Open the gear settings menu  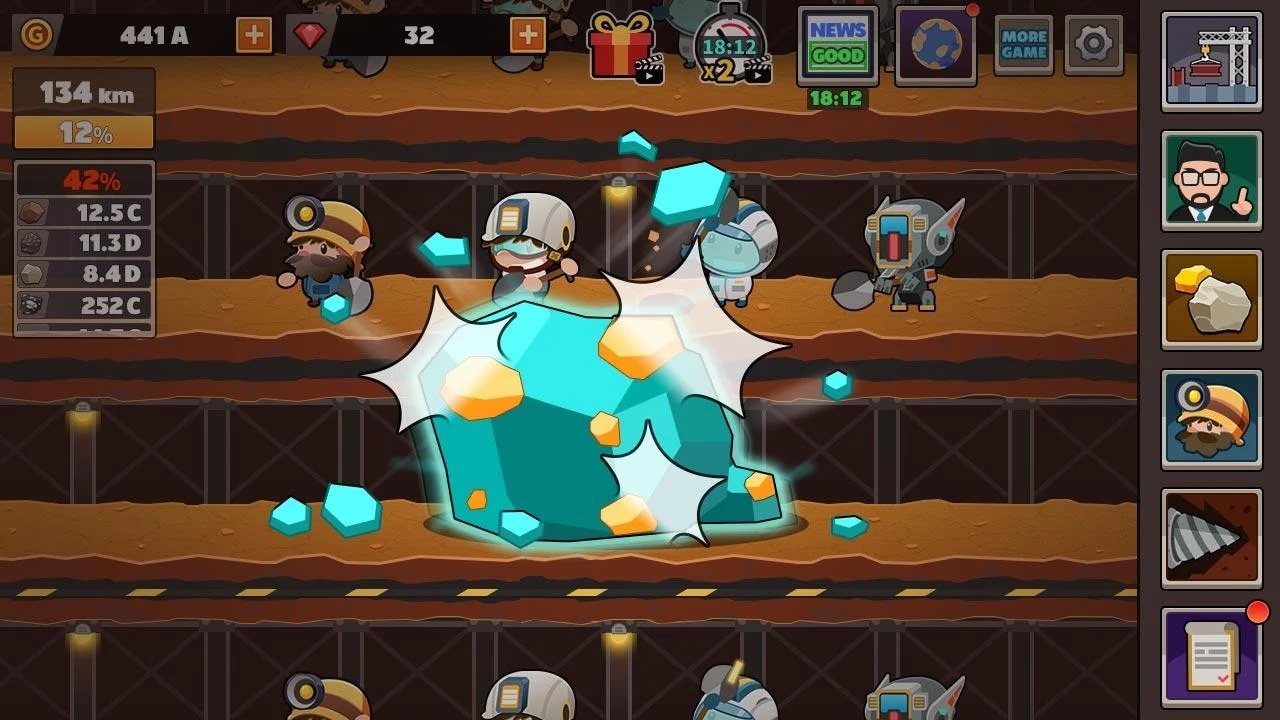click(x=1093, y=45)
